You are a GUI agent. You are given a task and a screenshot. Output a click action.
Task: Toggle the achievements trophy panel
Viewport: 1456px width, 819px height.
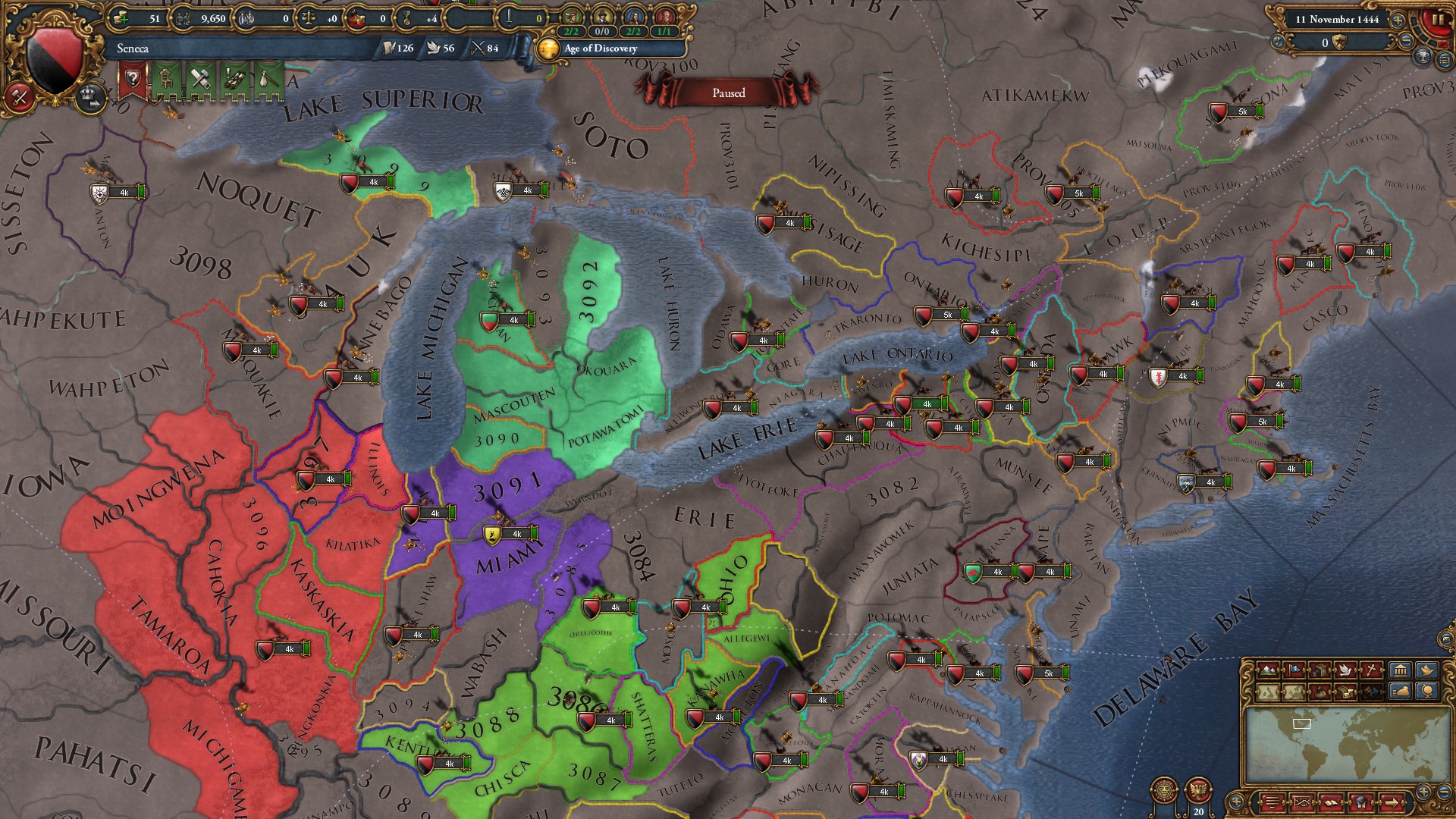[x=1423, y=58]
